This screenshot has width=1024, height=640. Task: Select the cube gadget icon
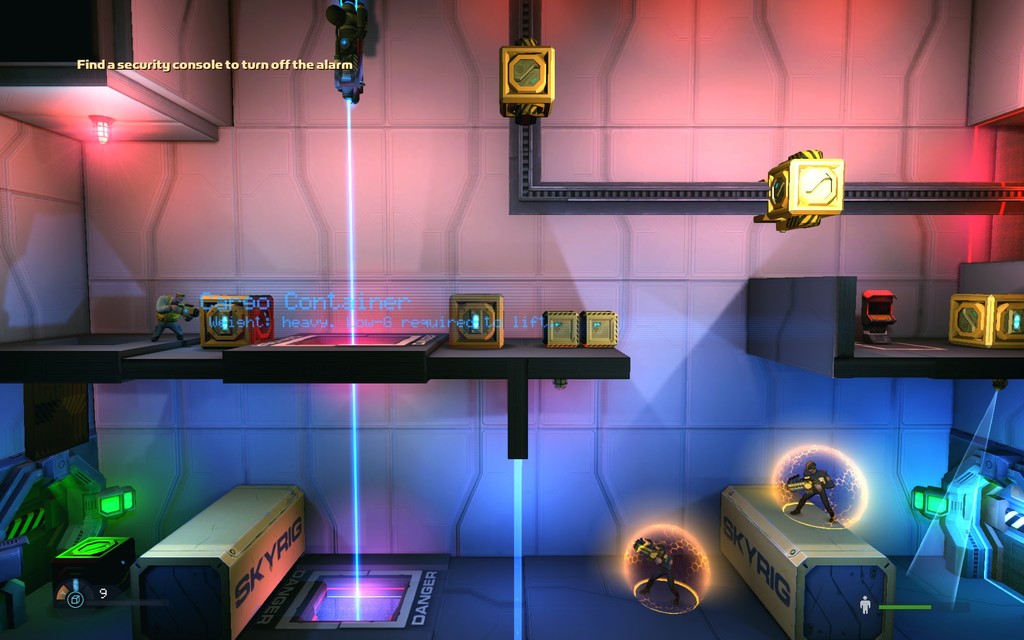click(x=75, y=599)
